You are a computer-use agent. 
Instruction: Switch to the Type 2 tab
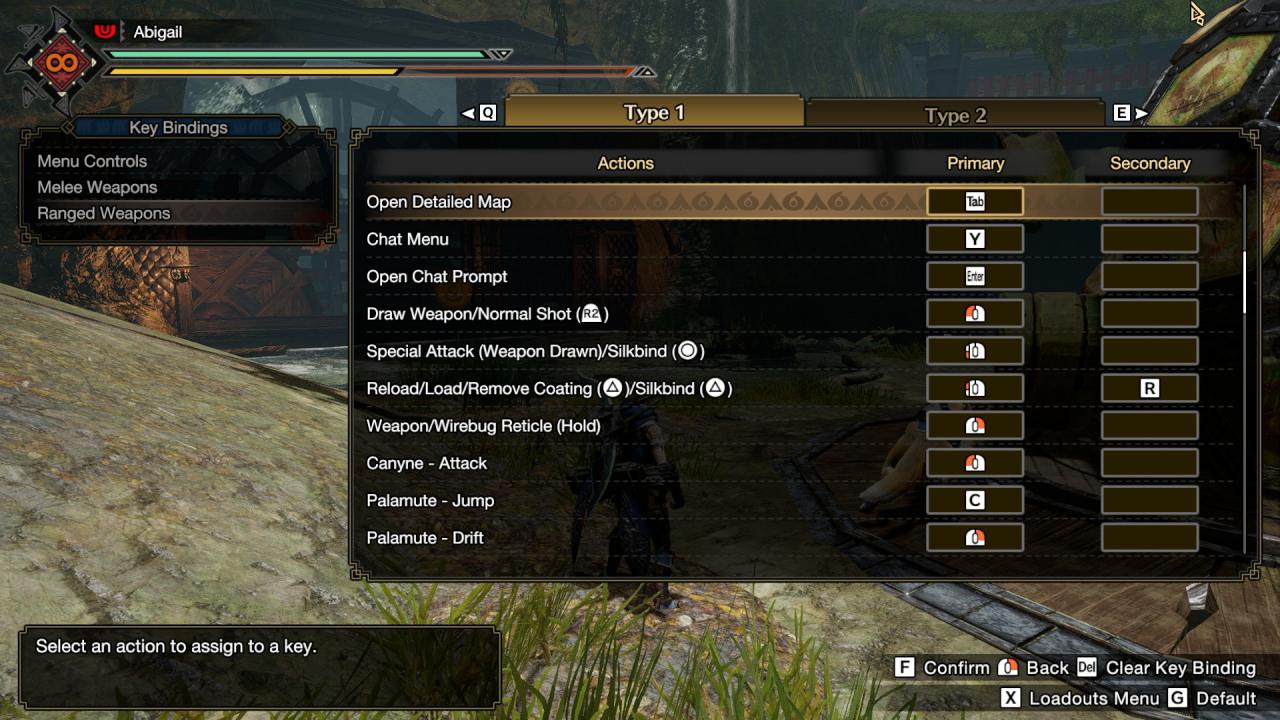tap(955, 115)
